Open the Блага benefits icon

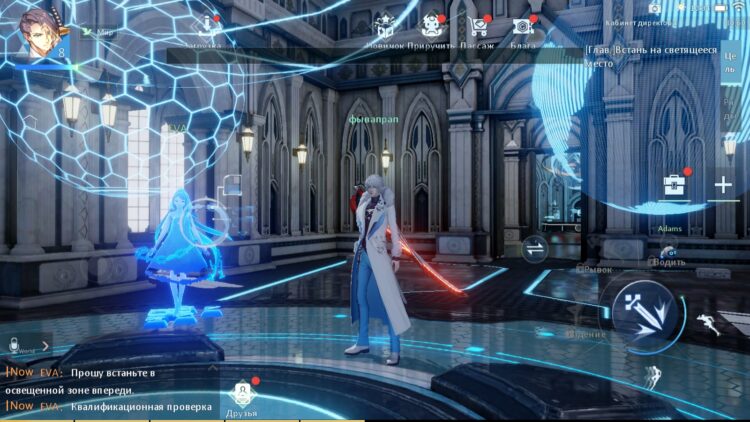coord(521,29)
